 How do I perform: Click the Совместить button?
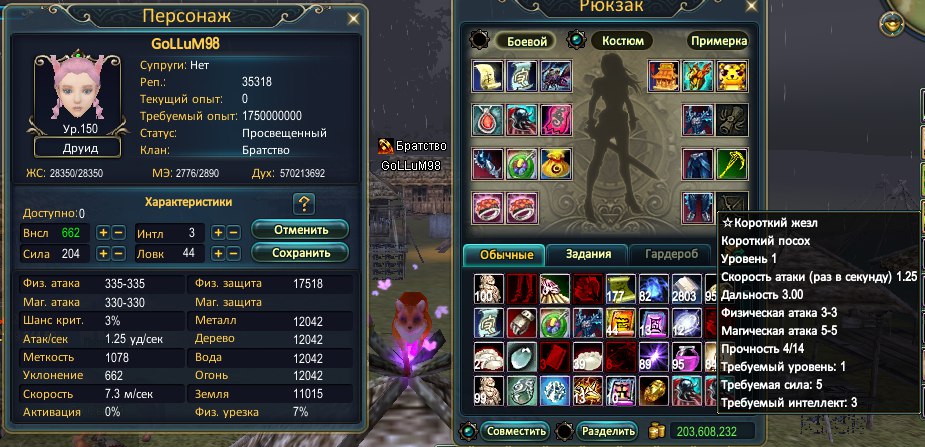click(516, 431)
